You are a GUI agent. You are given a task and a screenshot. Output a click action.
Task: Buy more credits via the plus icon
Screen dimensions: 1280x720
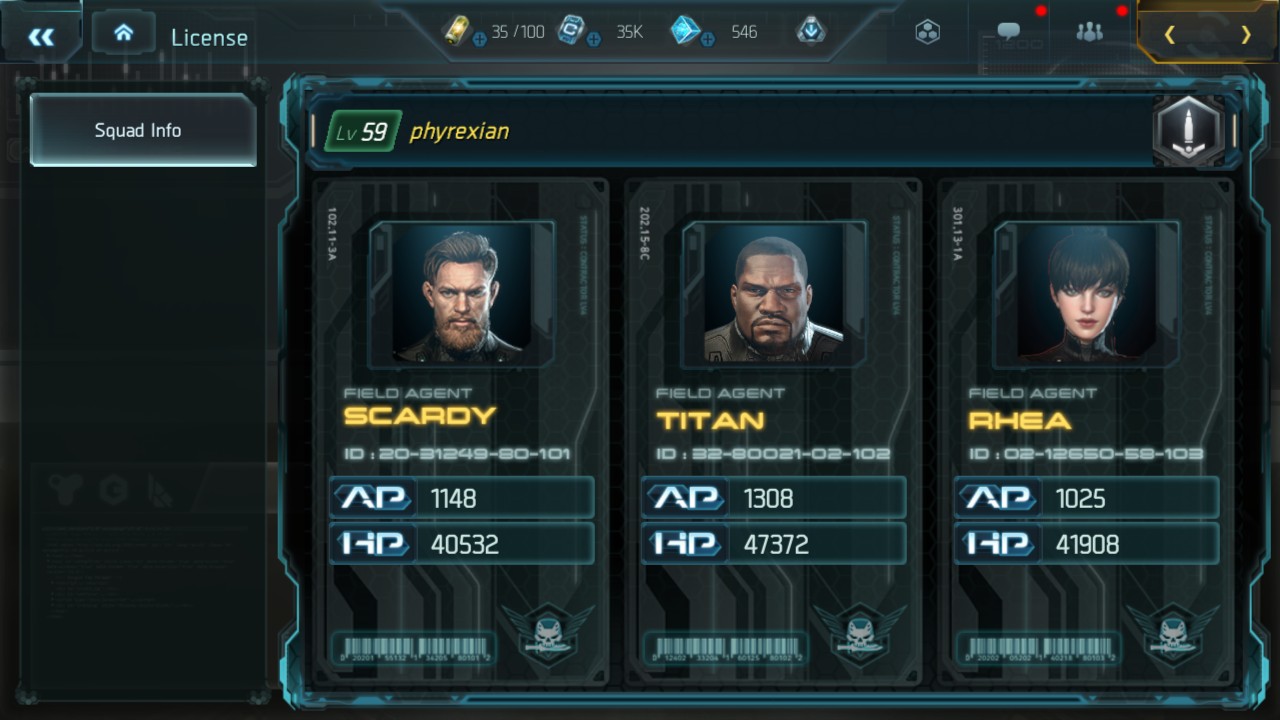click(593, 40)
